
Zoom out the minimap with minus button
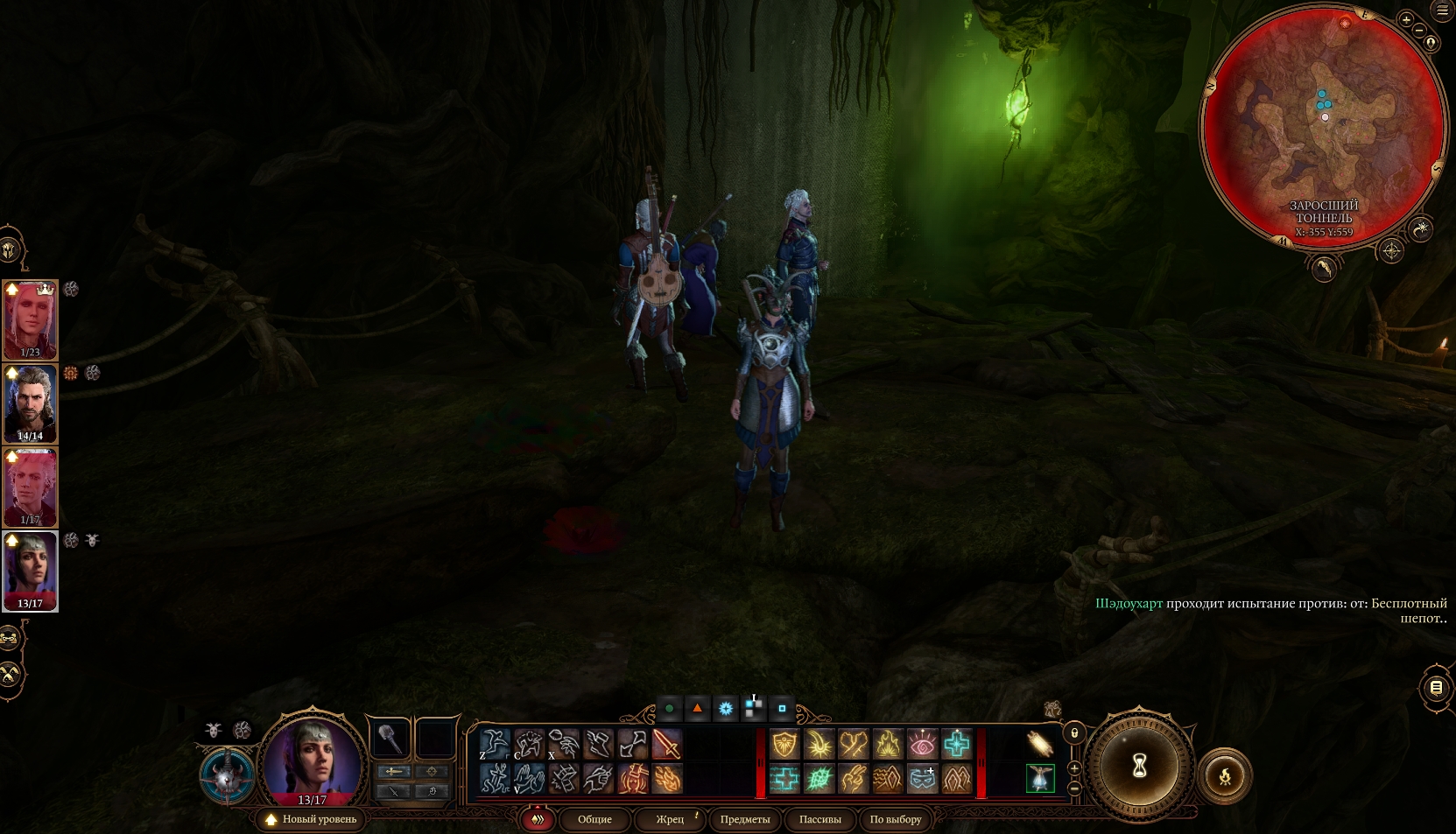1419,31
